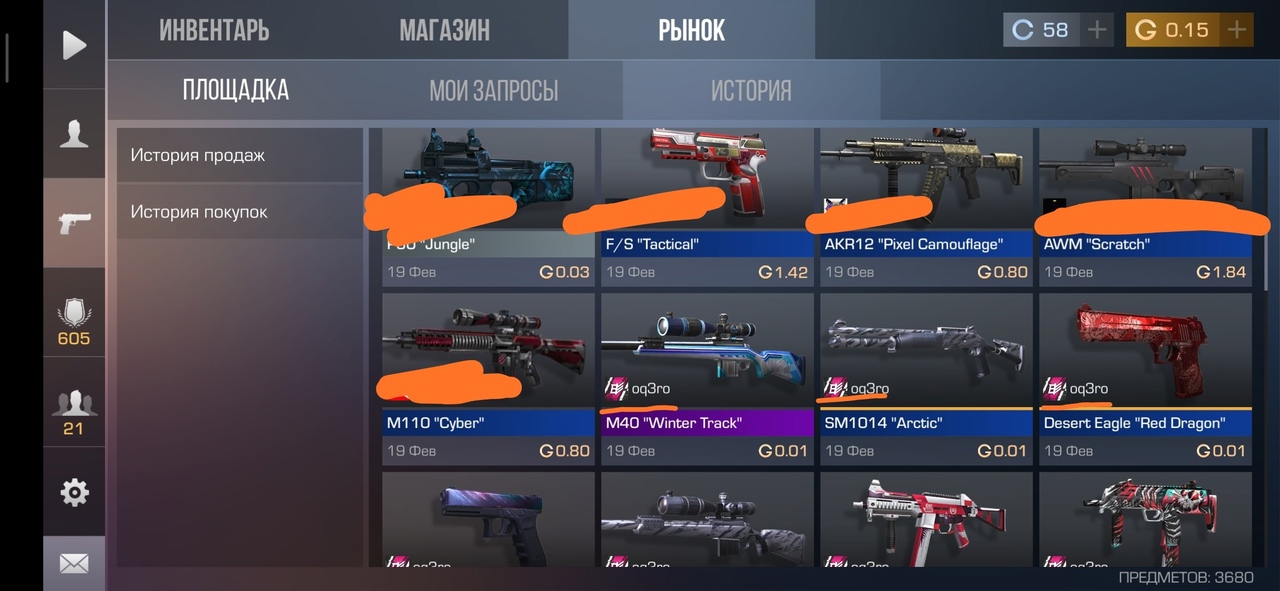Click the play arrow button
The image size is (1280, 591).
coord(74,45)
